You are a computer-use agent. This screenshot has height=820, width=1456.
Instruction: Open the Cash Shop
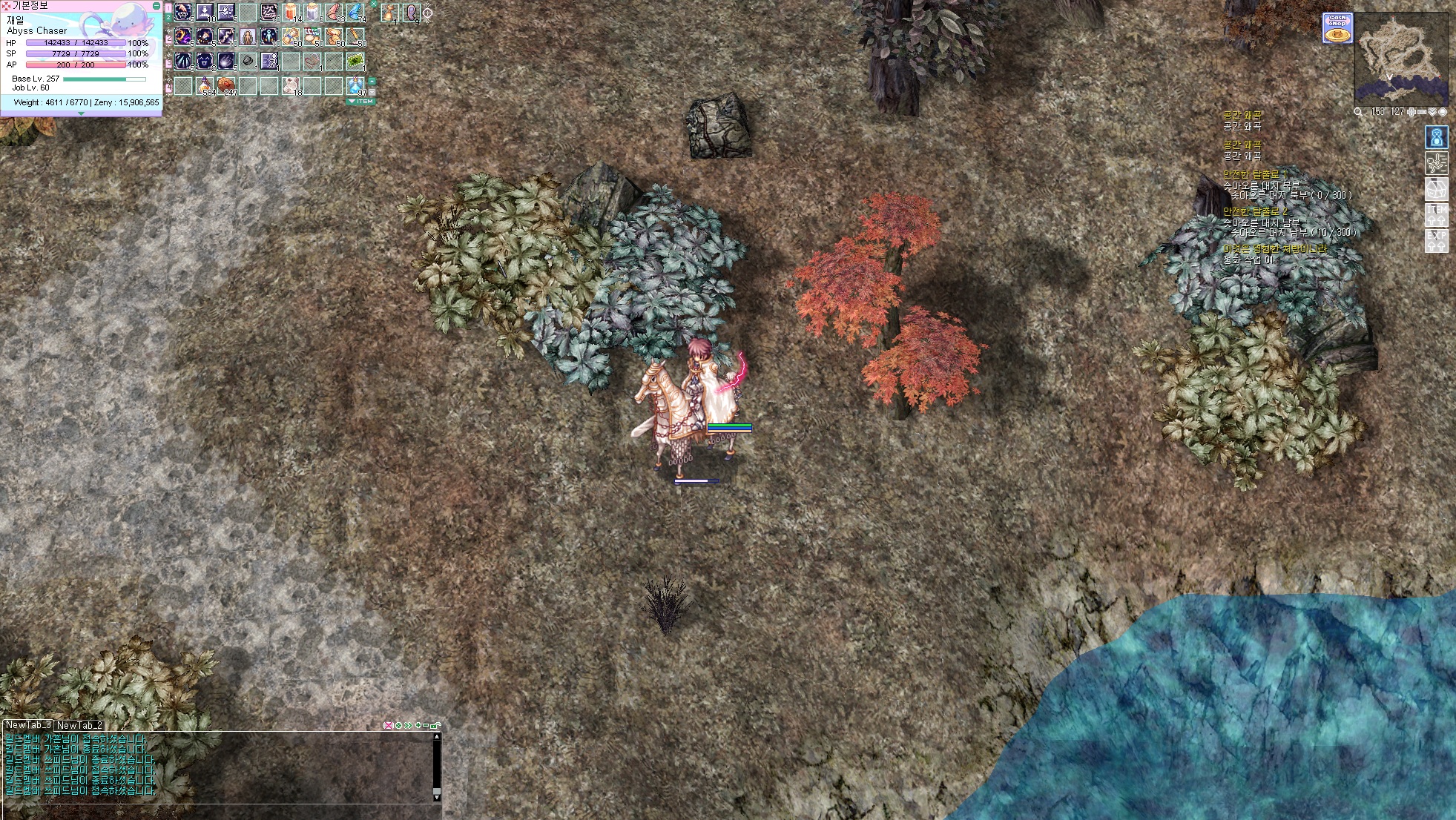1337,28
